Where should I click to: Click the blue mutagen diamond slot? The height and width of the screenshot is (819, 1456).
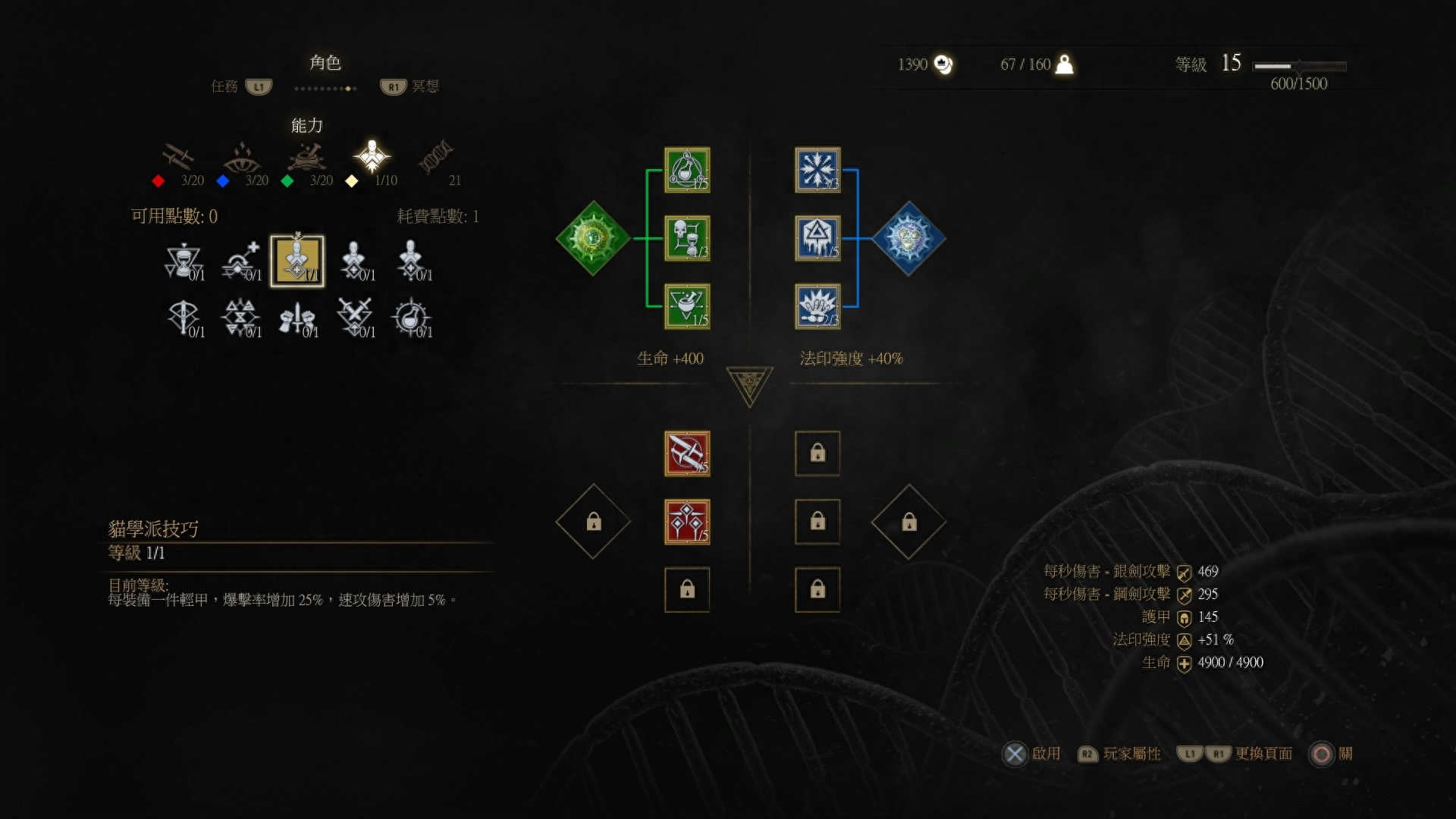[x=908, y=237]
